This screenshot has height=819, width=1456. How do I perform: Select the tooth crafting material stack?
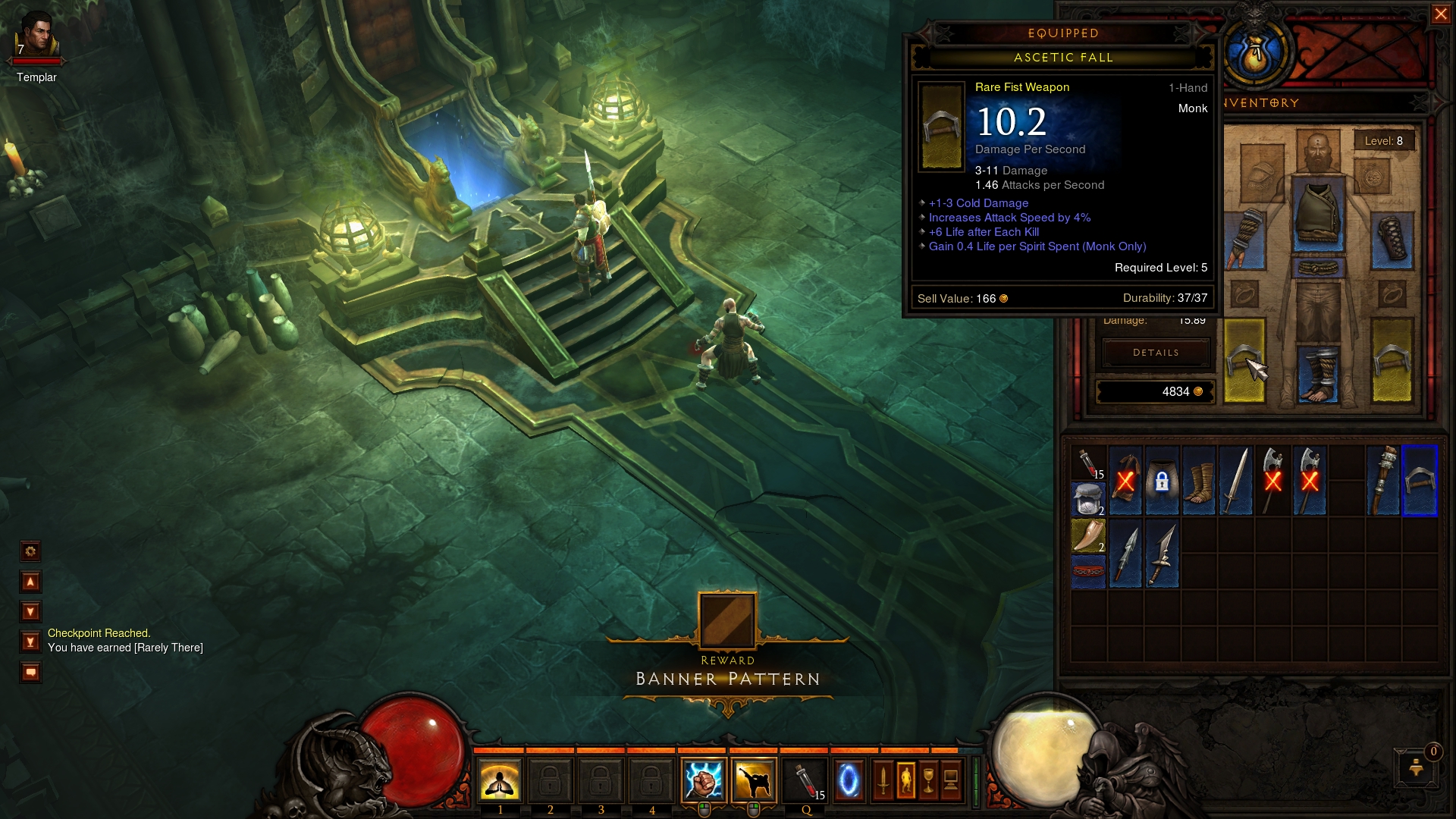pyautogui.click(x=1088, y=535)
